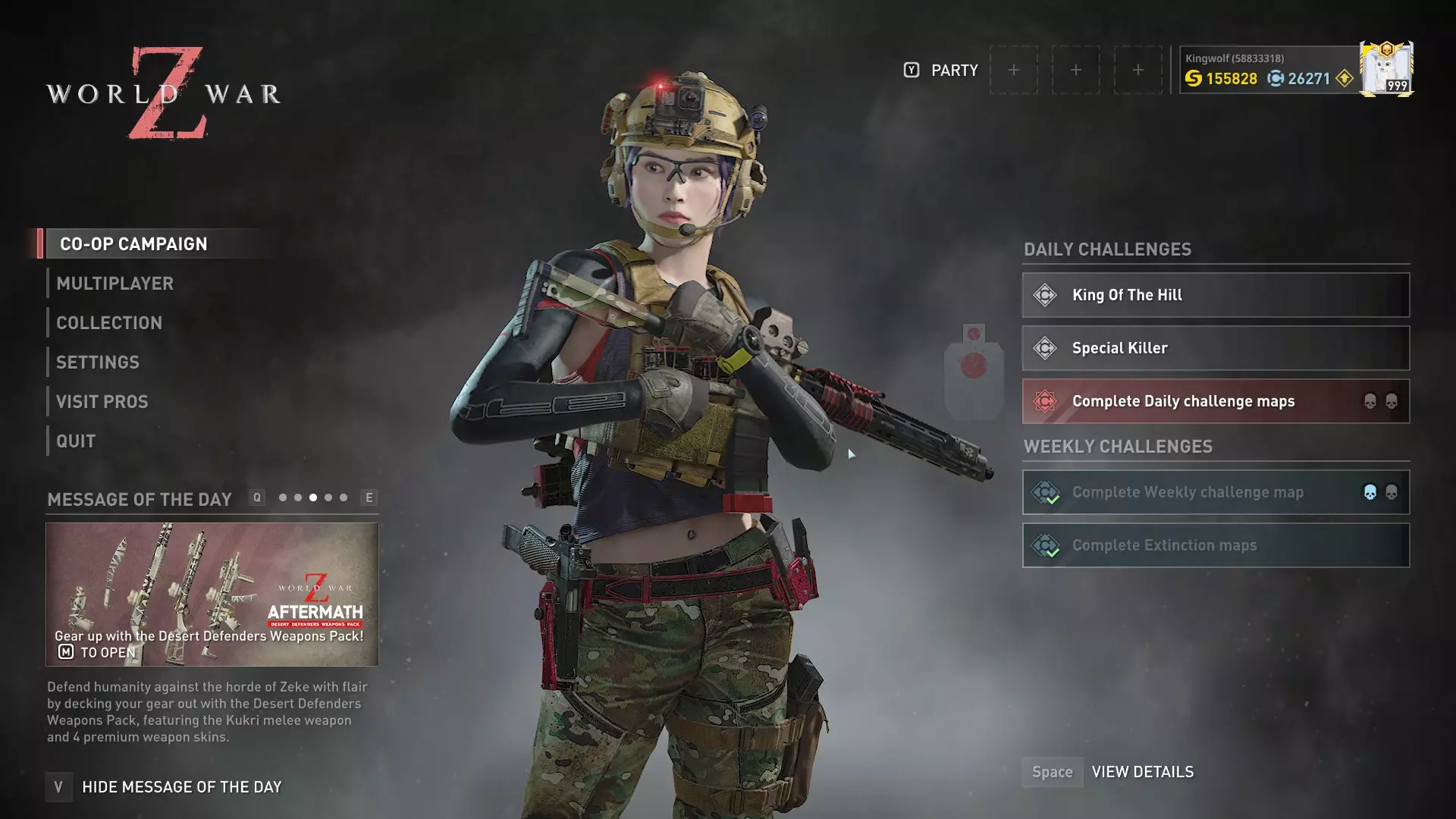Viewport: 1456px width, 819px height.
Task: Select Complete Weekly challenge map row
Action: coord(1216,492)
